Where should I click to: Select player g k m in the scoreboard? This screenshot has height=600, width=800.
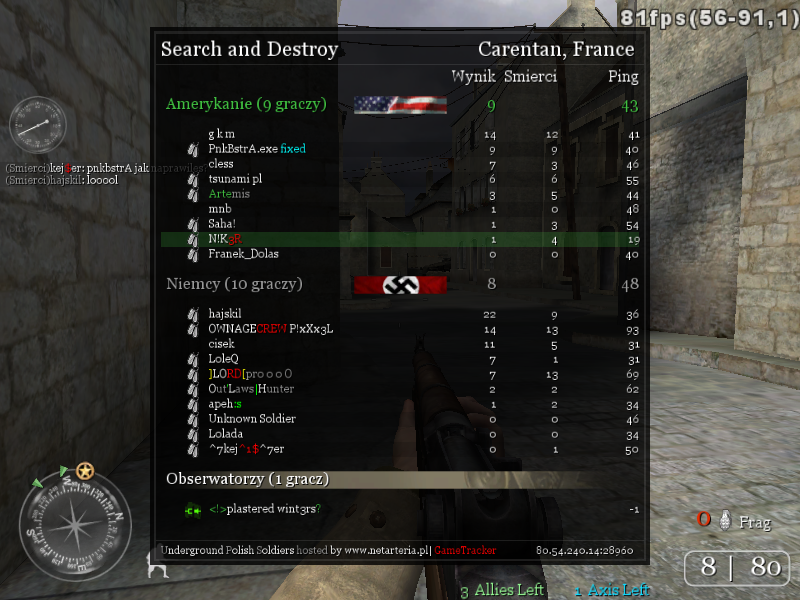222,134
